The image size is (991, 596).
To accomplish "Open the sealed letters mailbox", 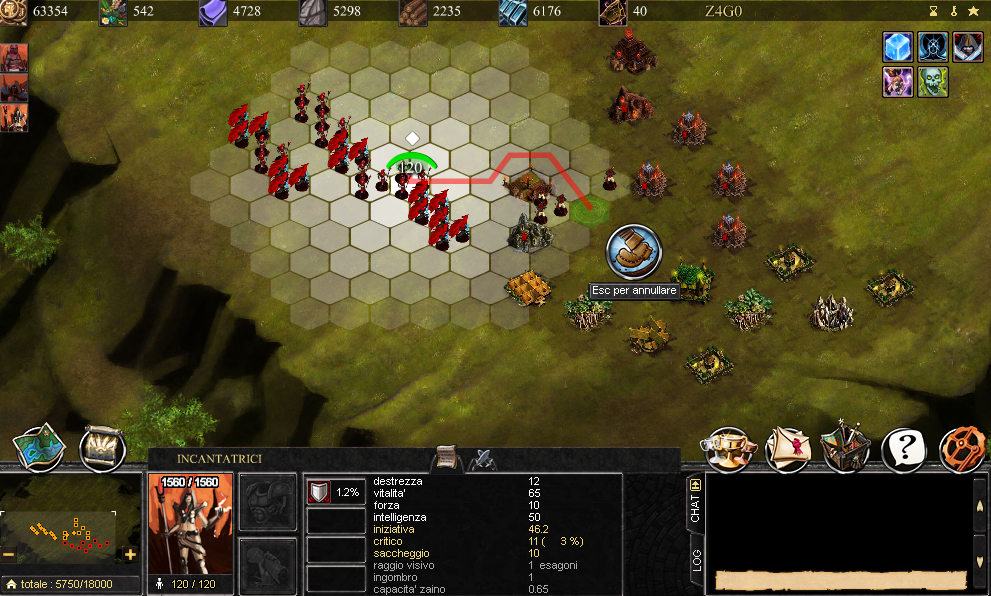I will point(788,449).
